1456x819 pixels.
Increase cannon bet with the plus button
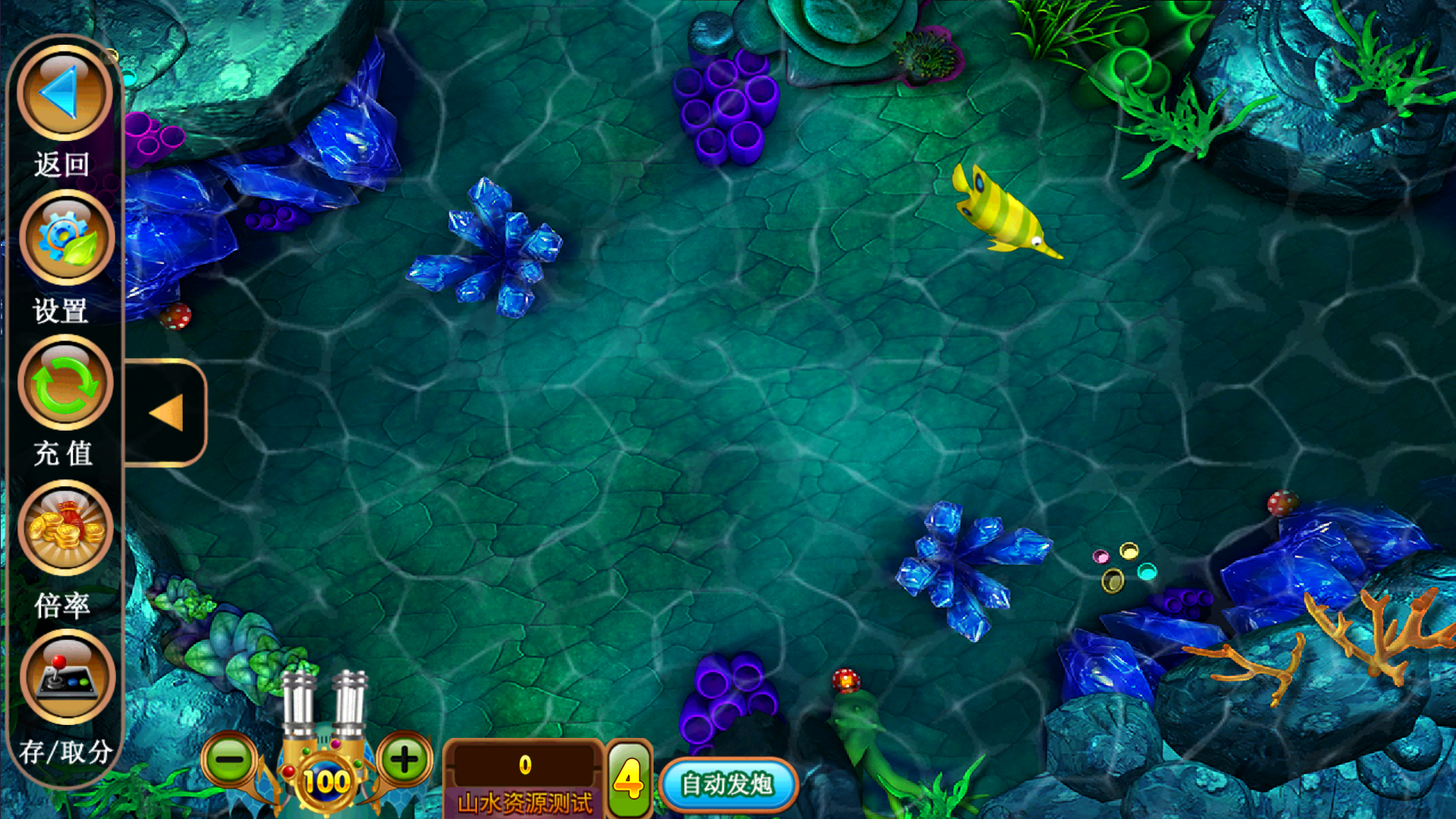[x=404, y=759]
